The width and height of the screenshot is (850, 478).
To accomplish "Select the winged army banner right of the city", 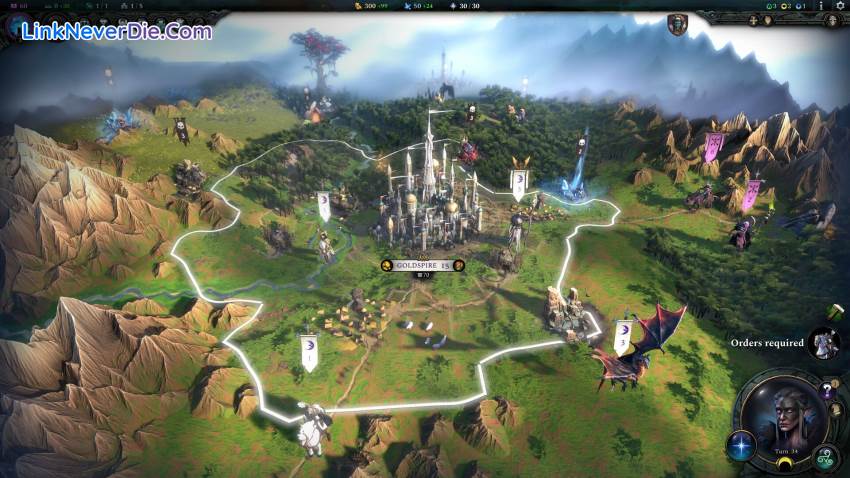I will [x=518, y=182].
